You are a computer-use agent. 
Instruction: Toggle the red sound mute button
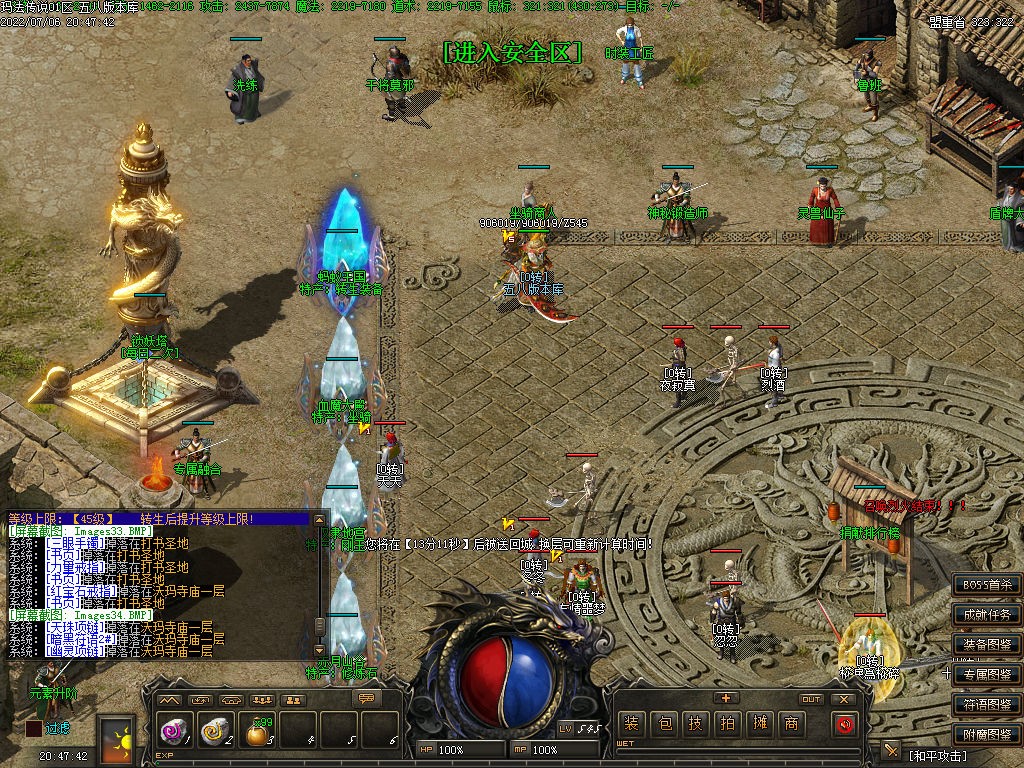pos(845,724)
